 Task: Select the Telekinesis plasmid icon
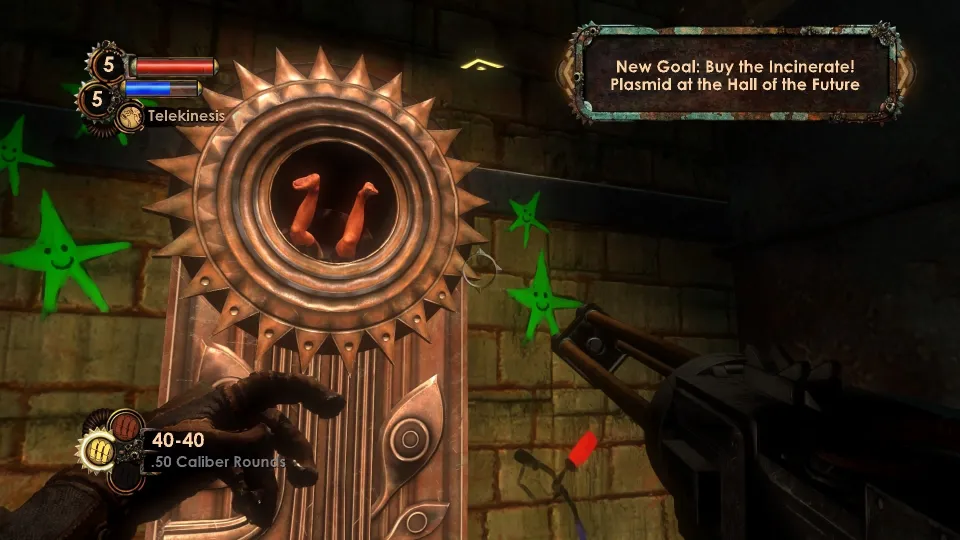(x=130, y=117)
